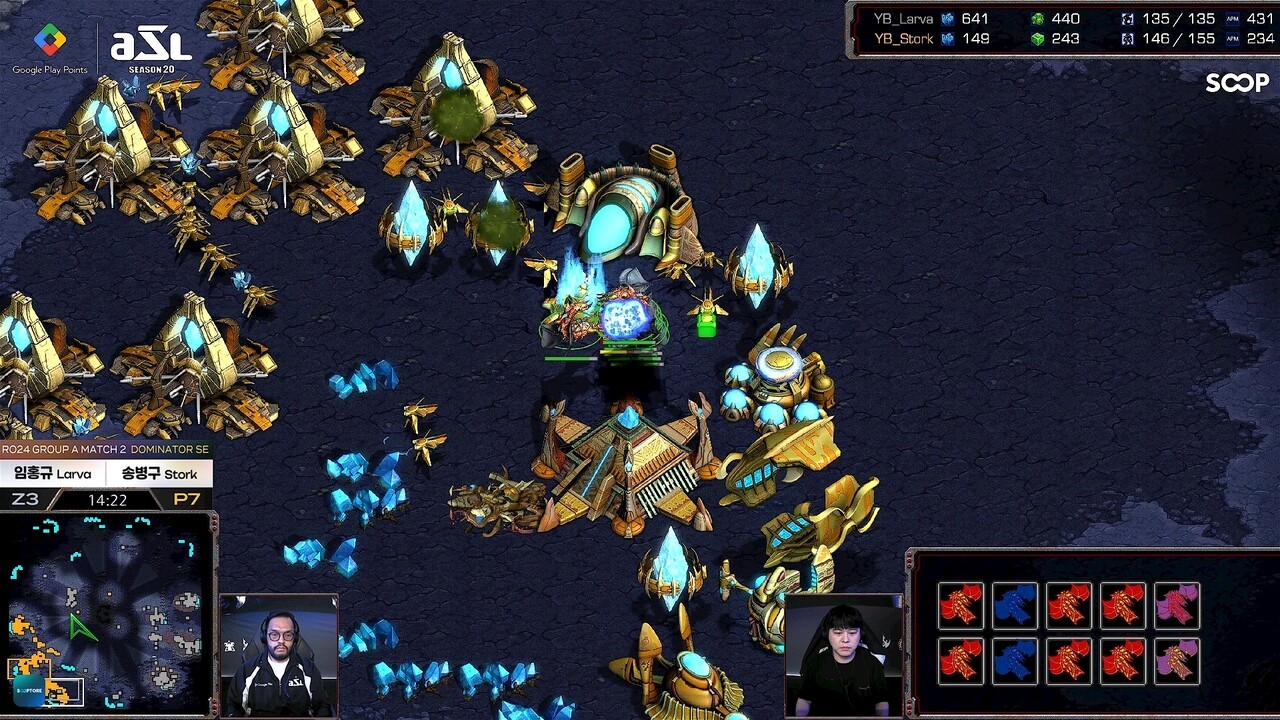Click the Stork name plate on the scoreboard
This screenshot has height=720, width=1280.
[159, 473]
